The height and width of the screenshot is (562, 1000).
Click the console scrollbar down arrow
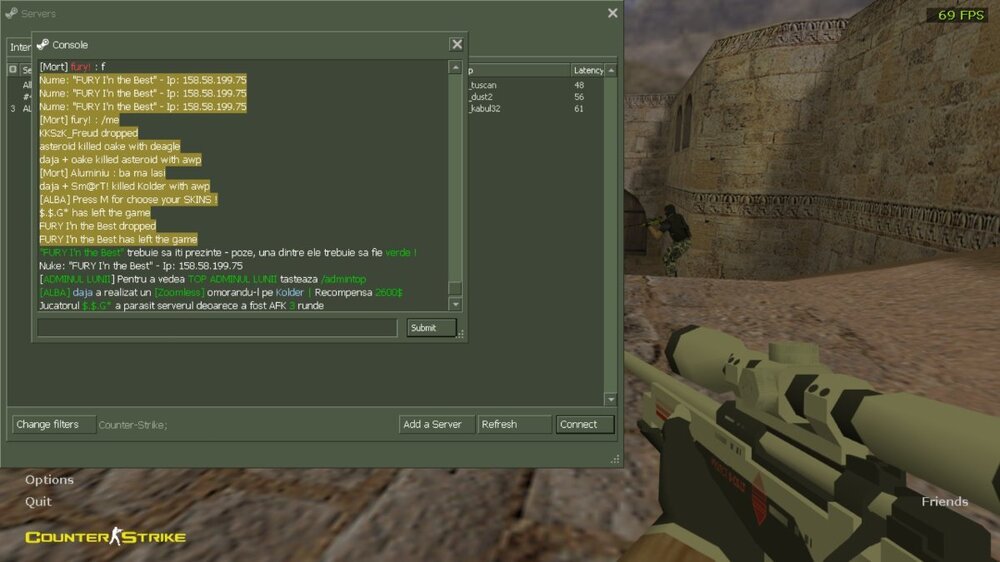point(456,304)
